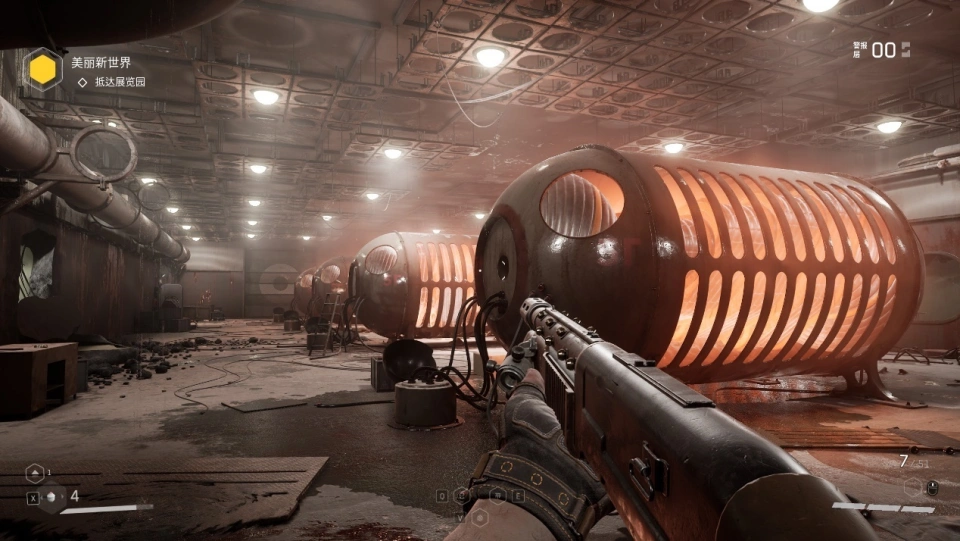Click the yellow hexagon quest icon
Viewport: 960px width, 541px height.
pyautogui.click(x=42, y=69)
